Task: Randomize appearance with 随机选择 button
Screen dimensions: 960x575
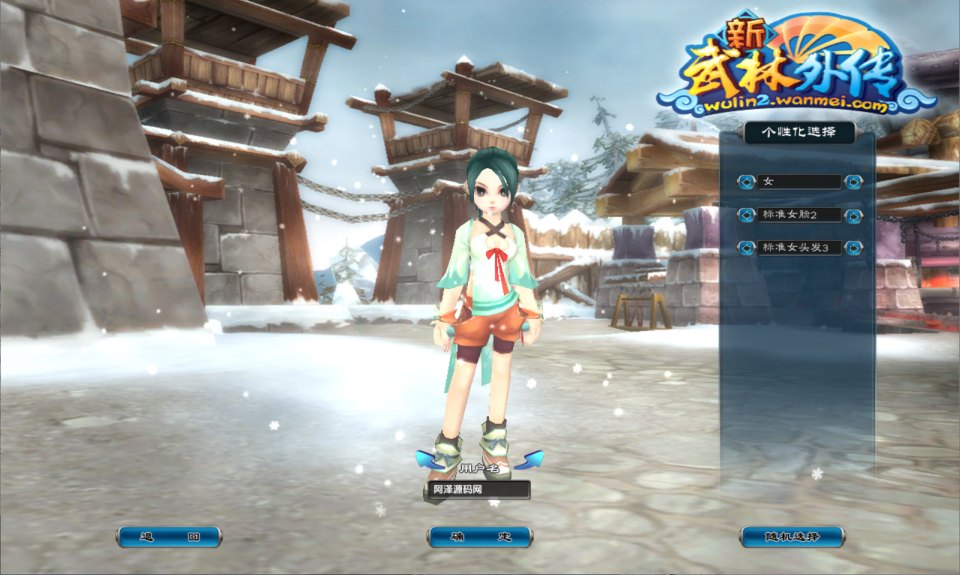Action: pyautogui.click(x=792, y=537)
